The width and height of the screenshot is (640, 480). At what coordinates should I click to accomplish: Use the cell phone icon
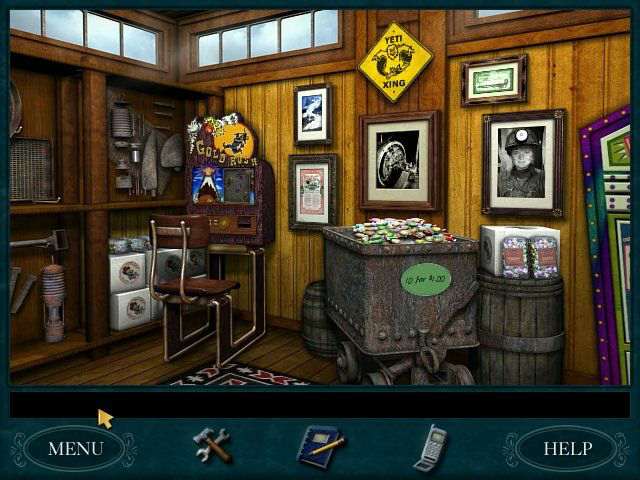pos(429,447)
